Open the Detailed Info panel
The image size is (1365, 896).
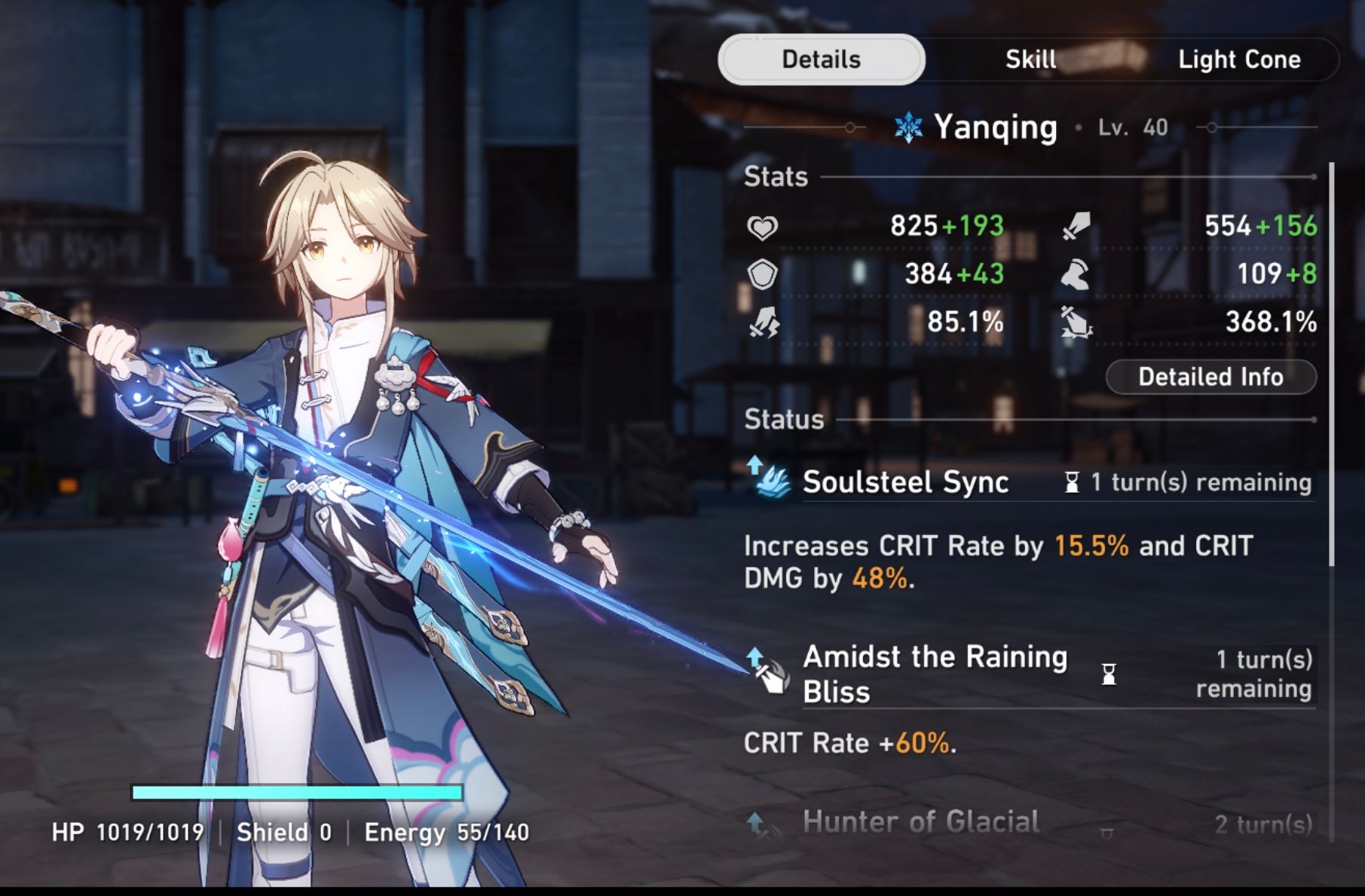coord(1210,377)
